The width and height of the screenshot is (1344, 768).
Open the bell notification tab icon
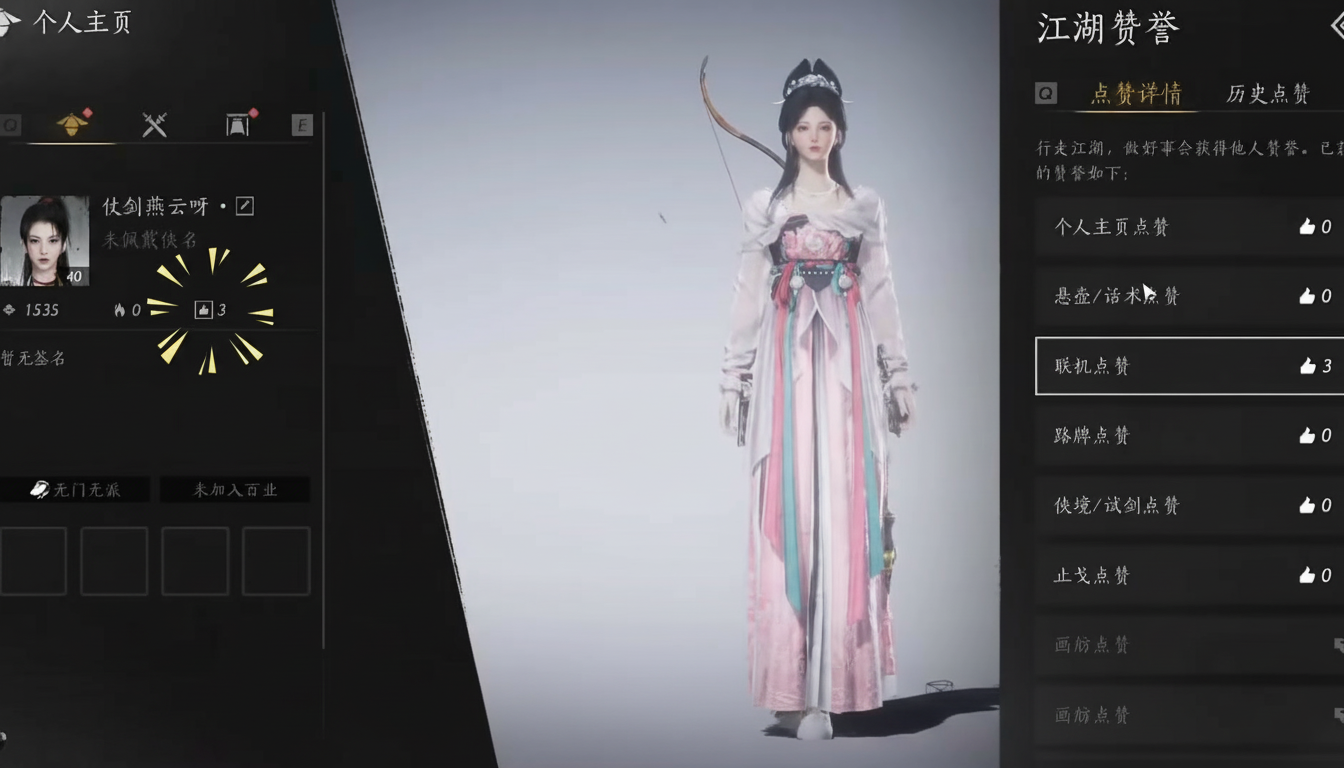pyautogui.click(x=236, y=124)
